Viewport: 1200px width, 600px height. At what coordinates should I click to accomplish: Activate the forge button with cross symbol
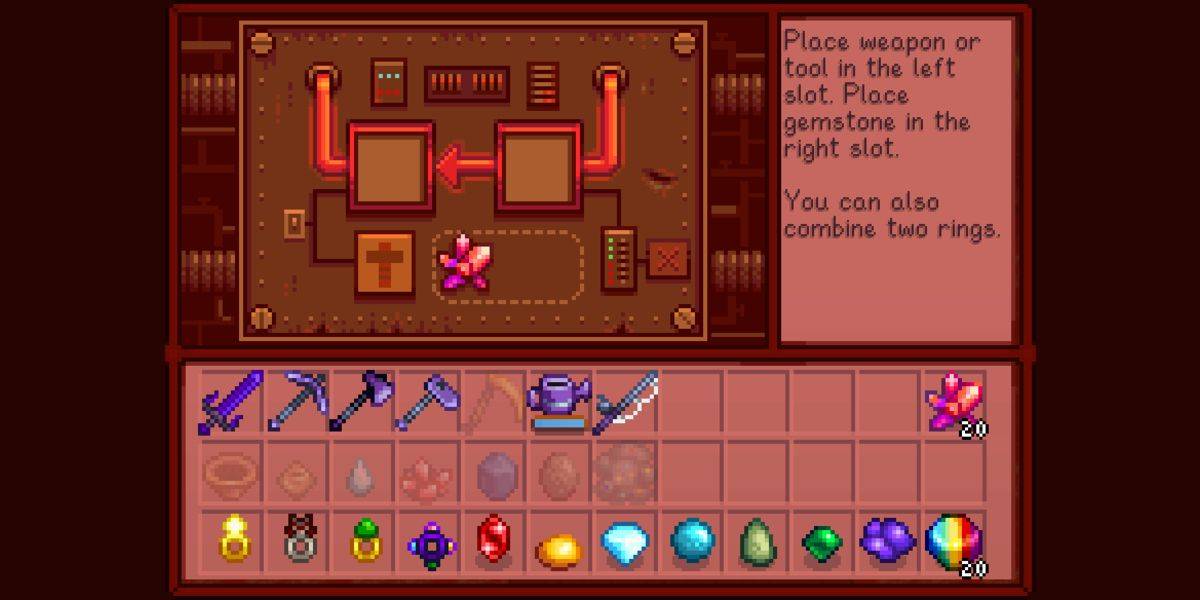(x=385, y=264)
